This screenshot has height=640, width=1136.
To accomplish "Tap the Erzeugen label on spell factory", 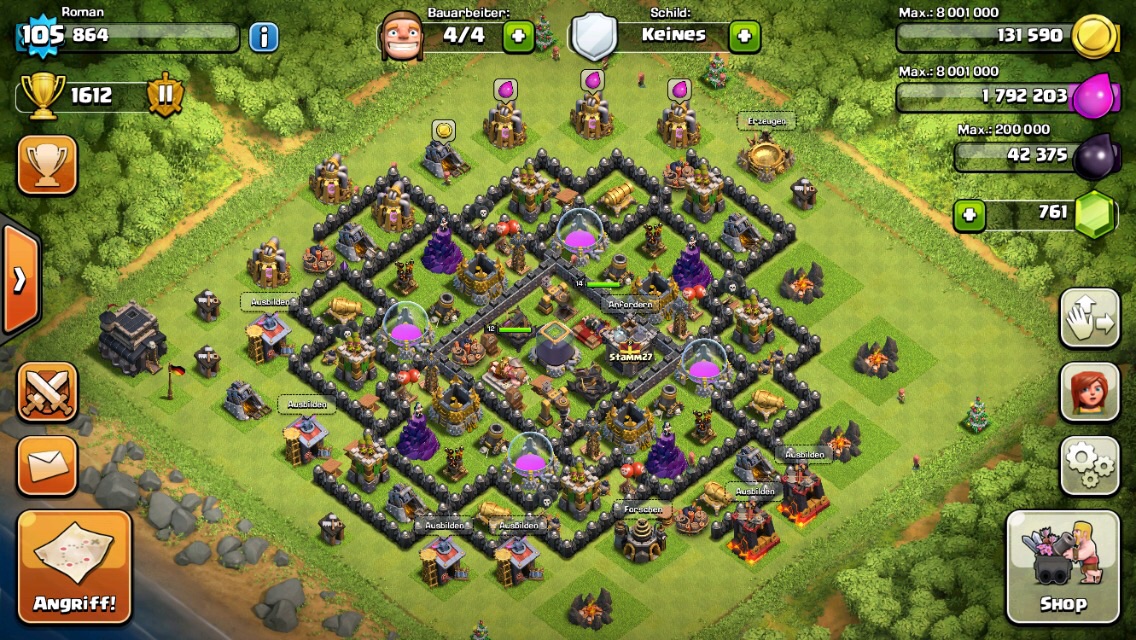I will coord(767,121).
